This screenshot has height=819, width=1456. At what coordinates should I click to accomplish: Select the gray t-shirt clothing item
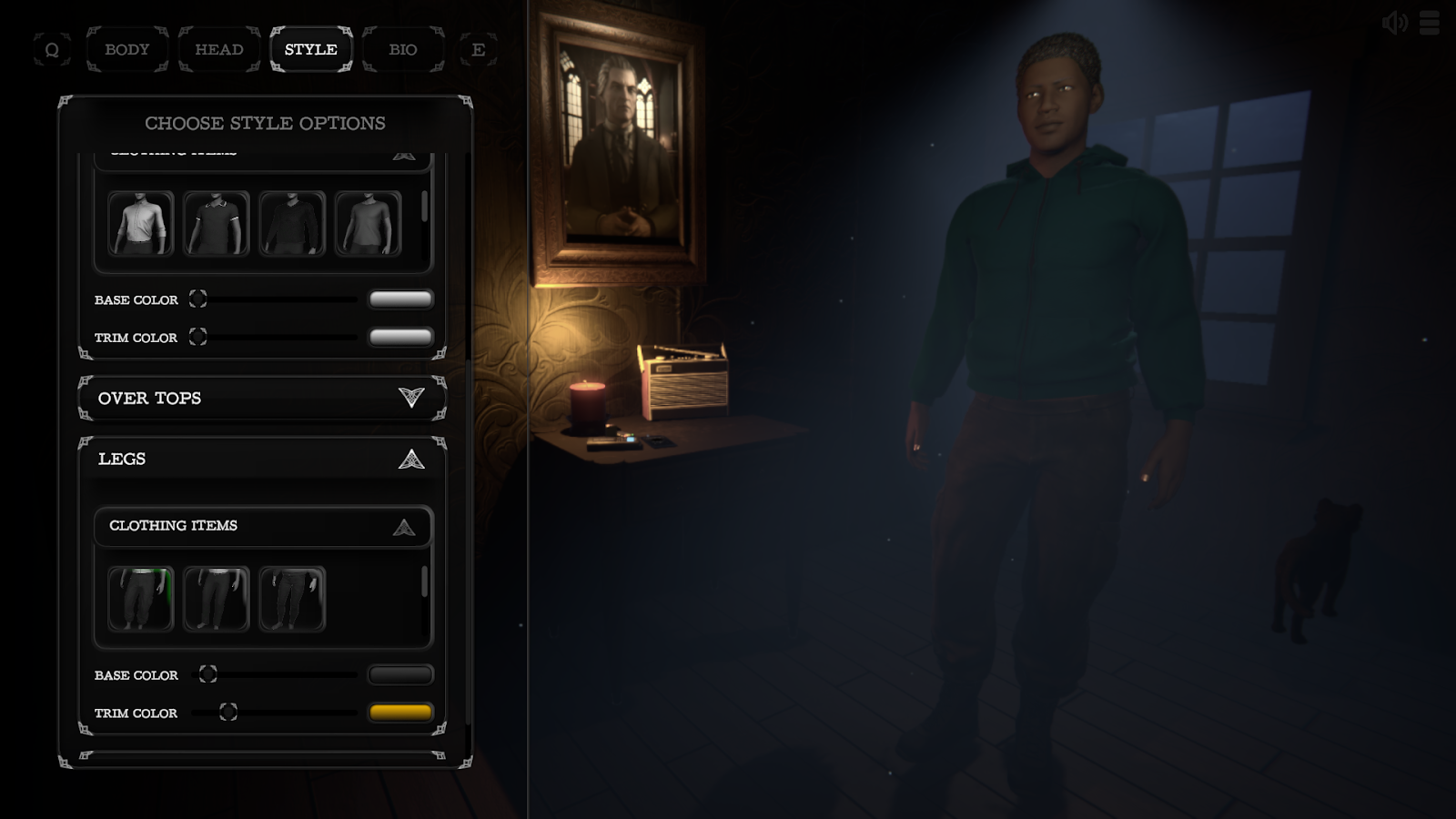tap(369, 223)
